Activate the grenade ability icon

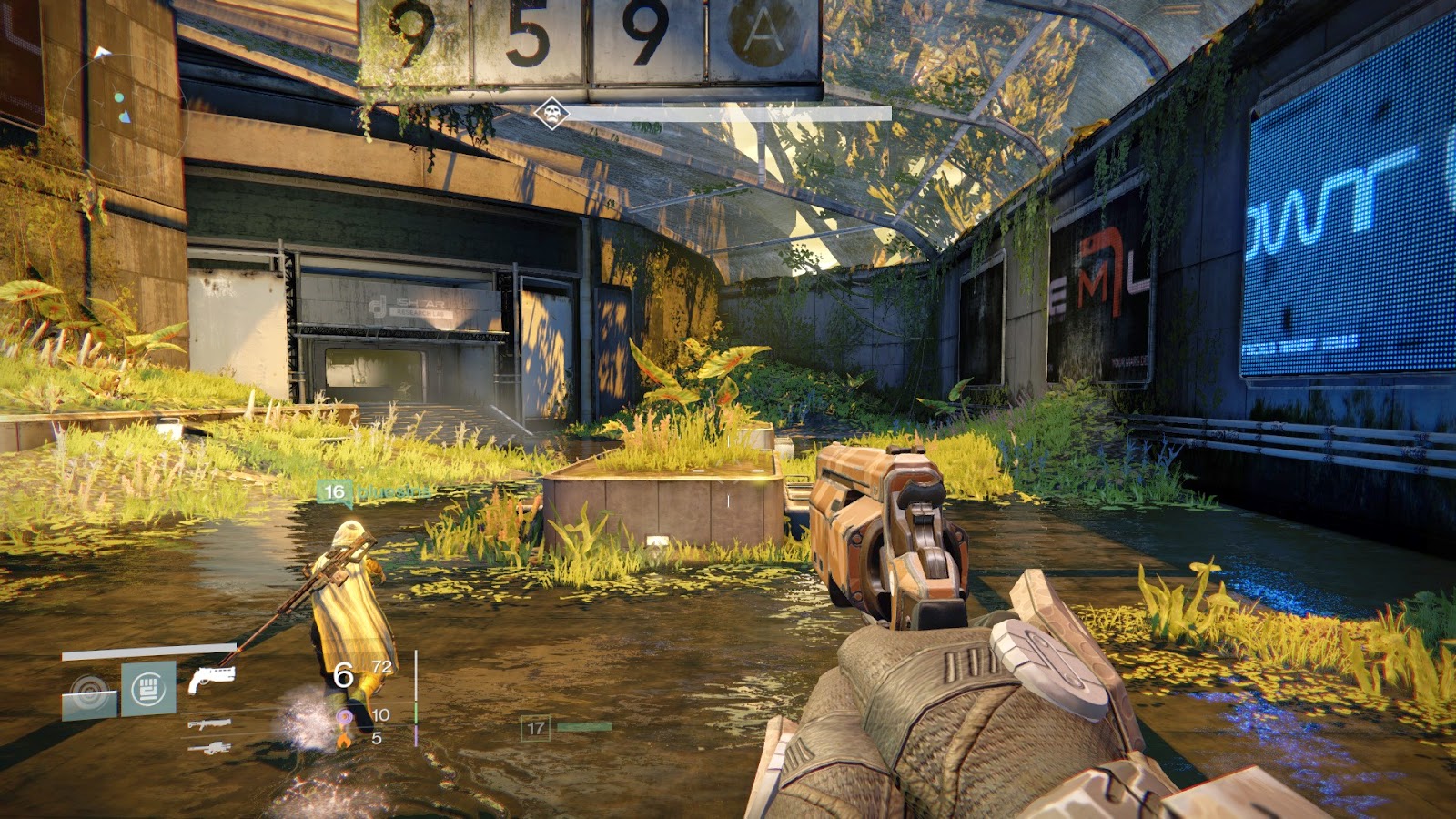point(89,693)
